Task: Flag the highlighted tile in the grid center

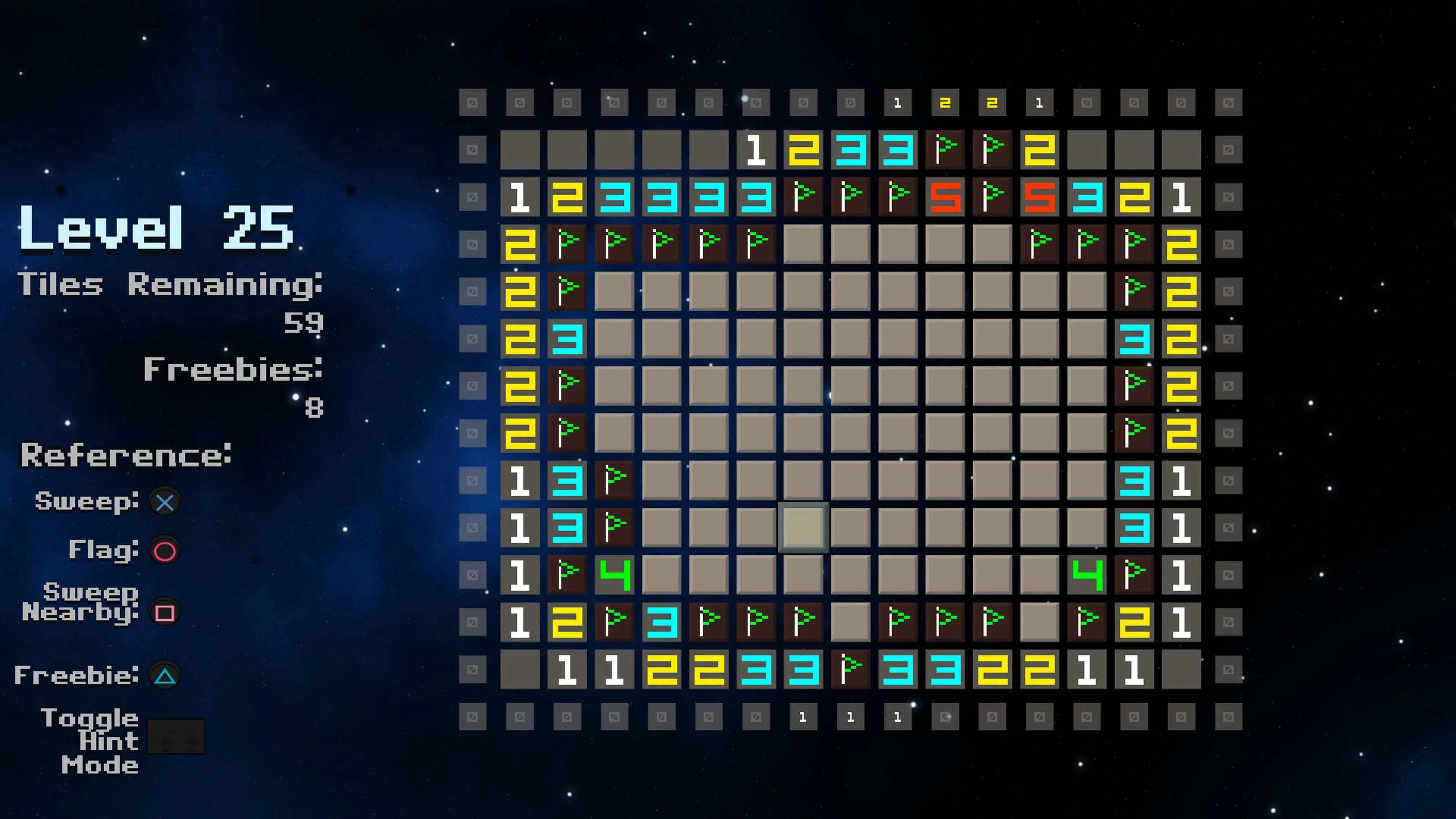Action: coord(803,529)
